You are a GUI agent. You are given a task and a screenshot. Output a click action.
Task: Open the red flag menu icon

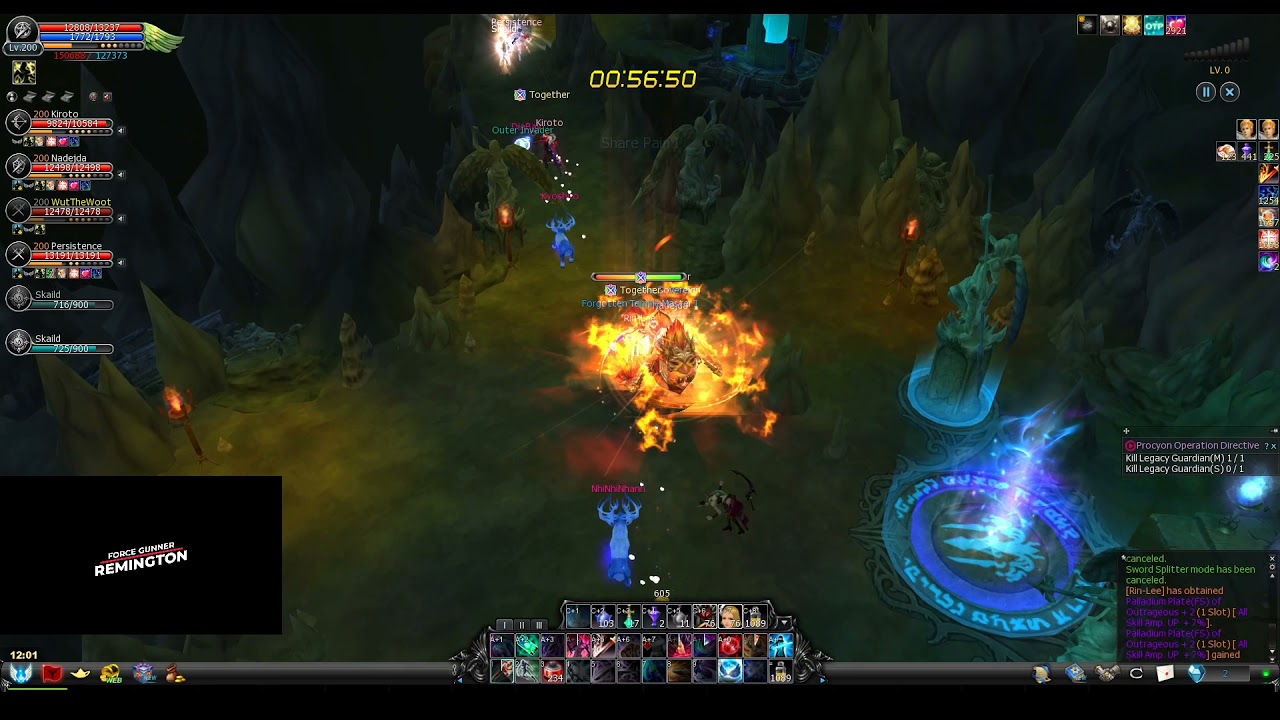pyautogui.click(x=52, y=674)
